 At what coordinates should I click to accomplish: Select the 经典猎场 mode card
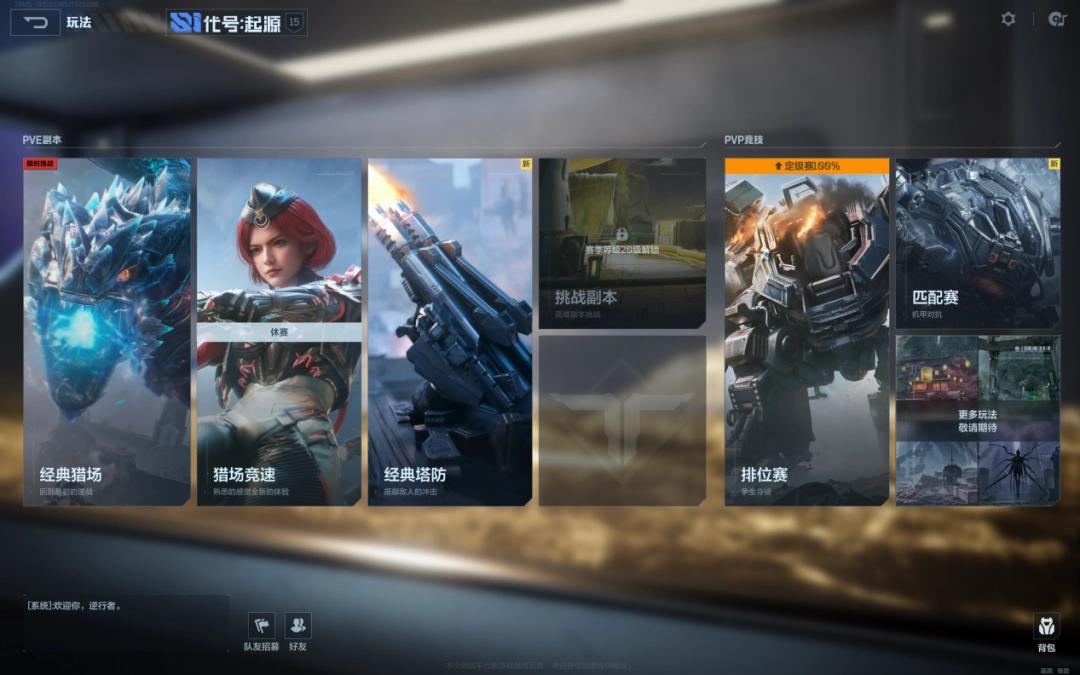(x=107, y=331)
